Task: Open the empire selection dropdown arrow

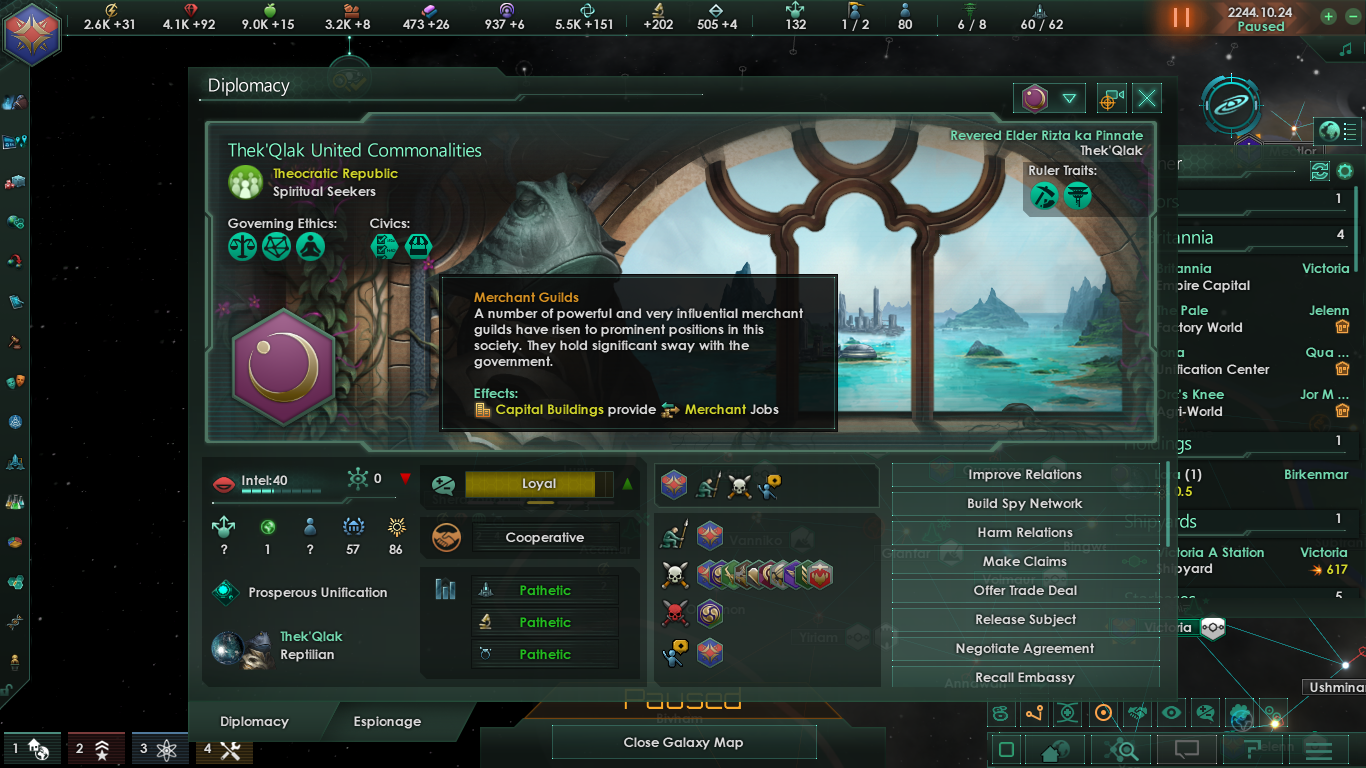Action: pyautogui.click(x=1070, y=98)
